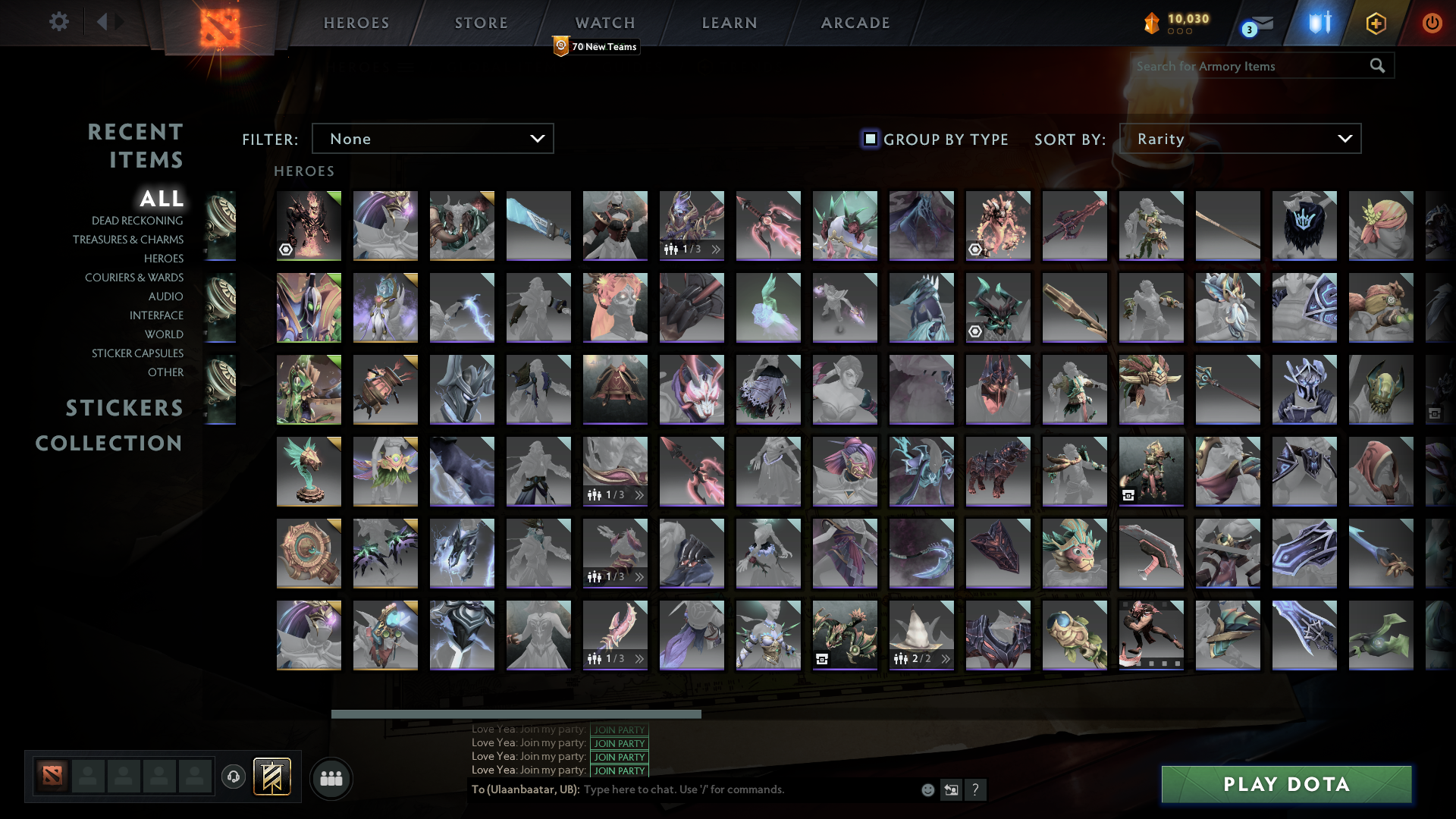Image resolution: width=1456 pixels, height=819 pixels.
Task: Click the red power button
Action: tap(1432, 23)
